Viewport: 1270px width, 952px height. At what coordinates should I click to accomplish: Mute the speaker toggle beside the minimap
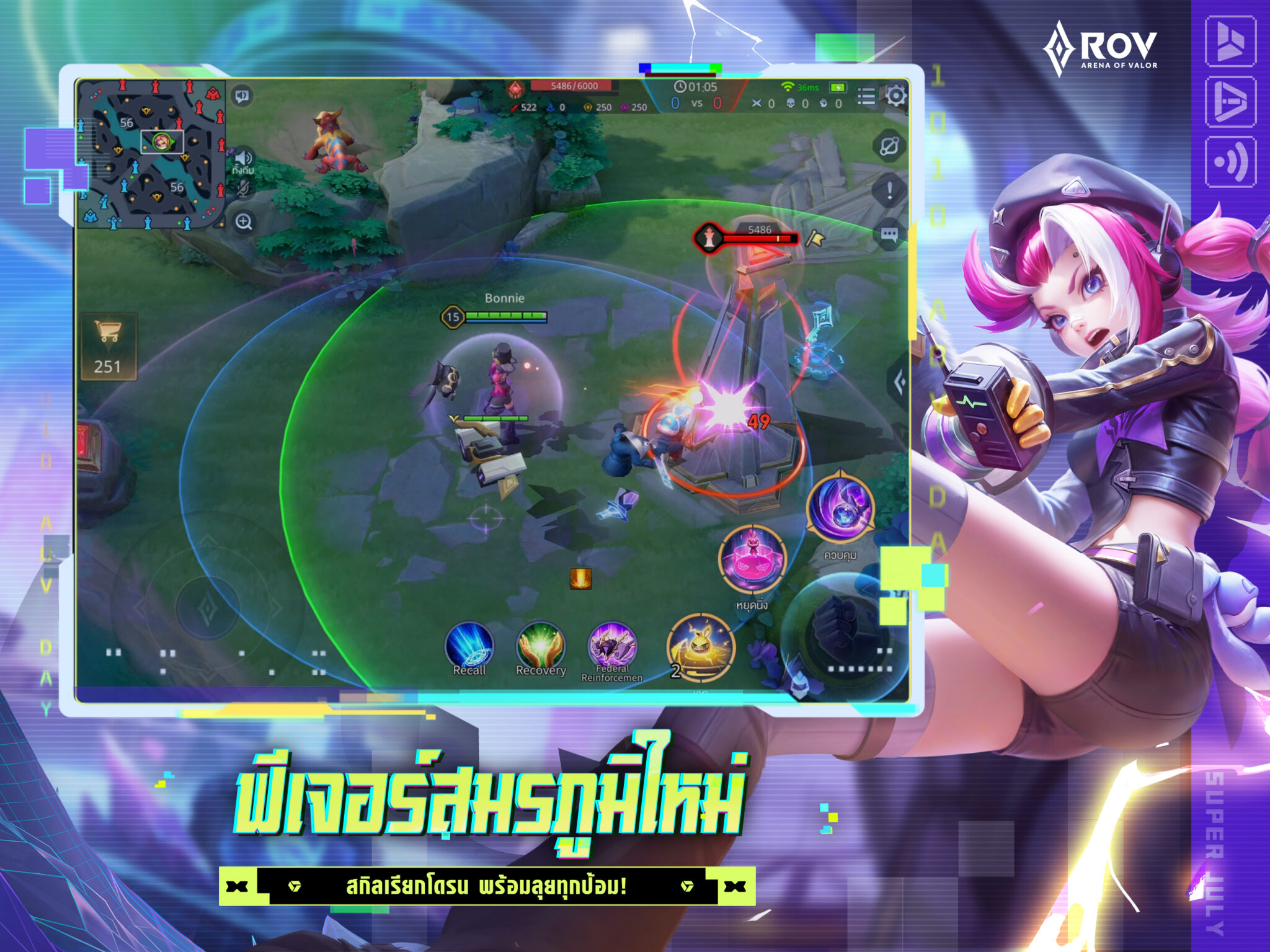point(241,96)
